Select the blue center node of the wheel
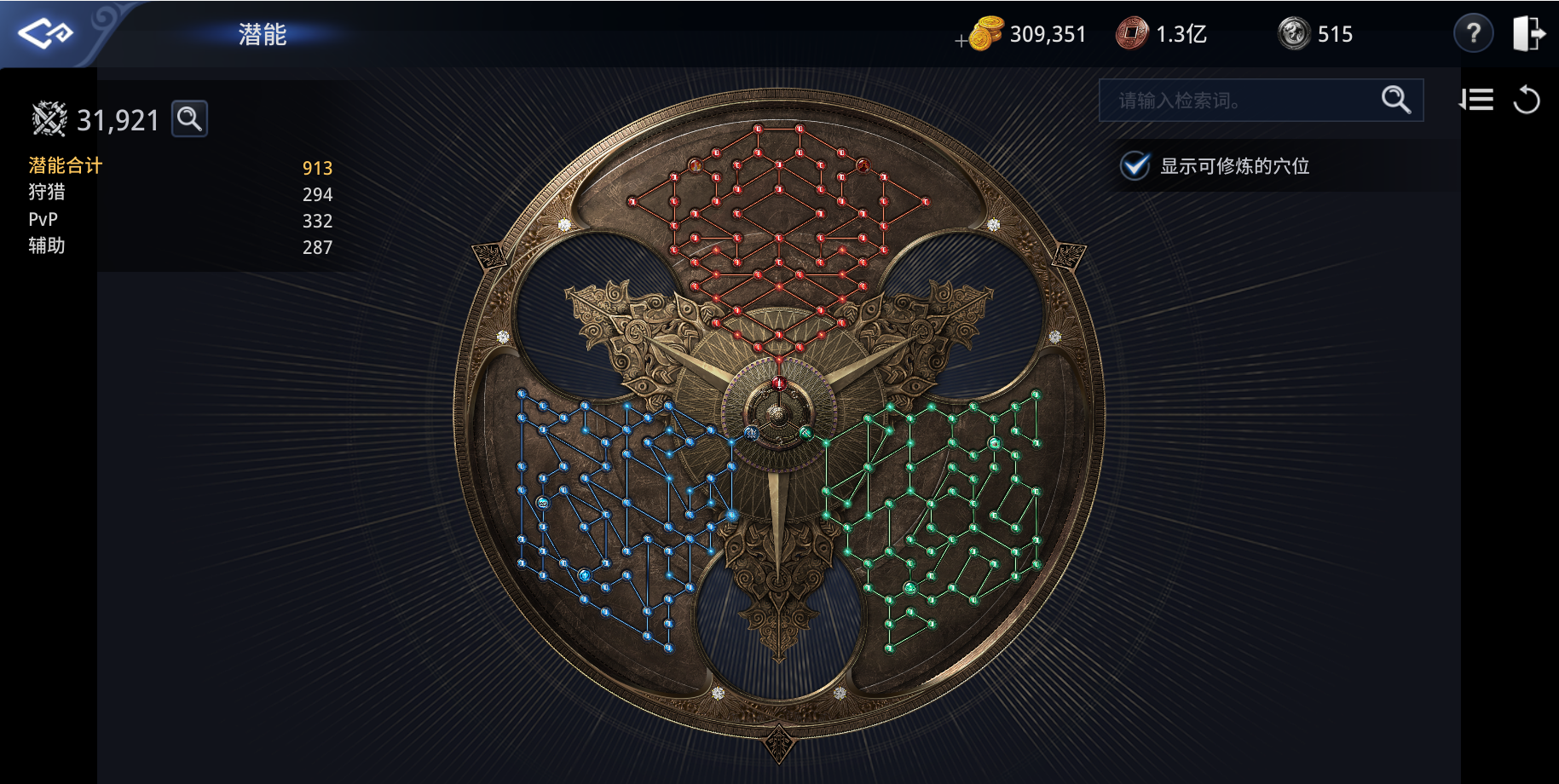This screenshot has width=1559, height=784. [x=751, y=433]
